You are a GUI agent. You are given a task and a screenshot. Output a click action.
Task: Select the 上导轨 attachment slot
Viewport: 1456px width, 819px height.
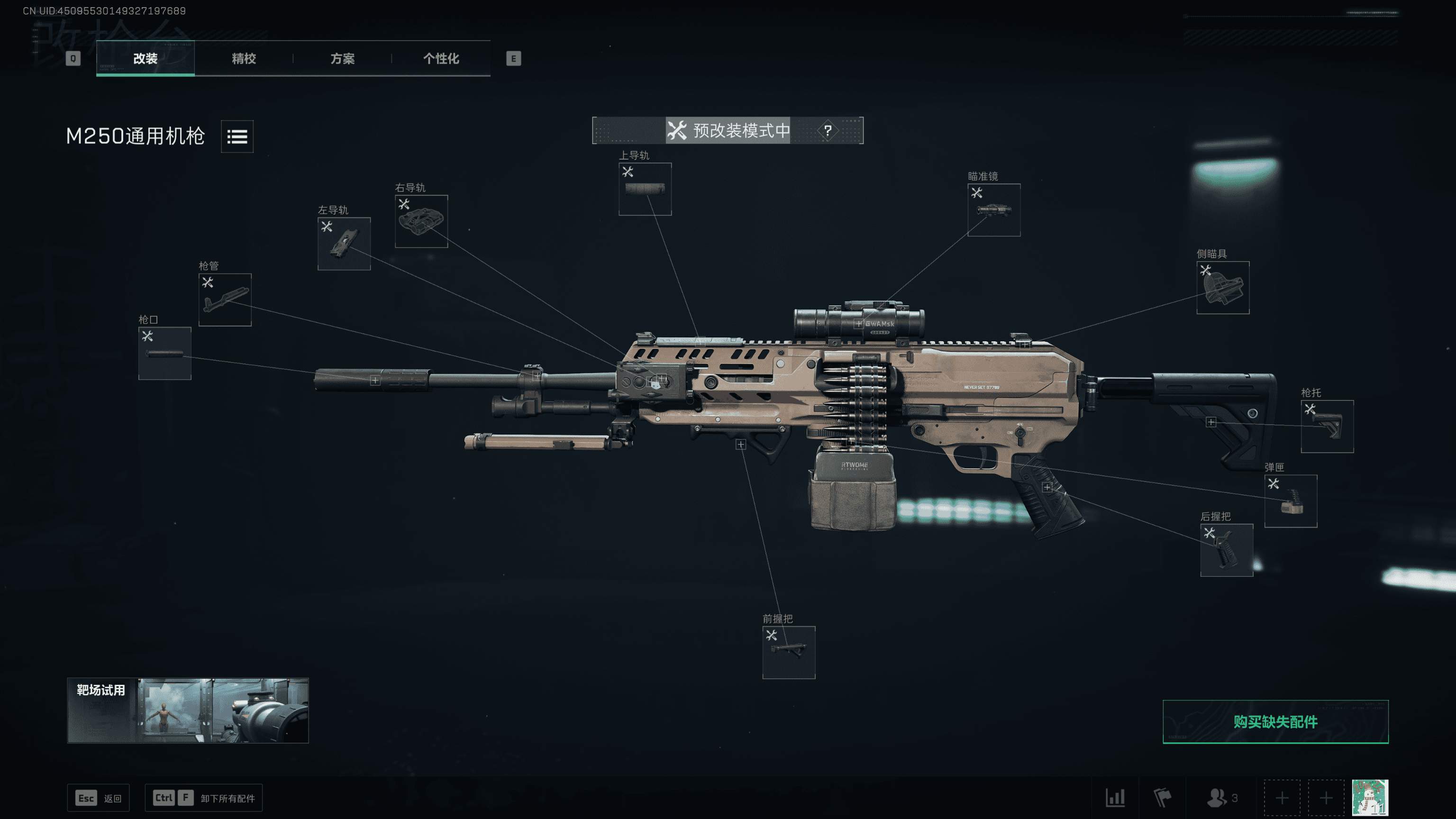coord(645,190)
